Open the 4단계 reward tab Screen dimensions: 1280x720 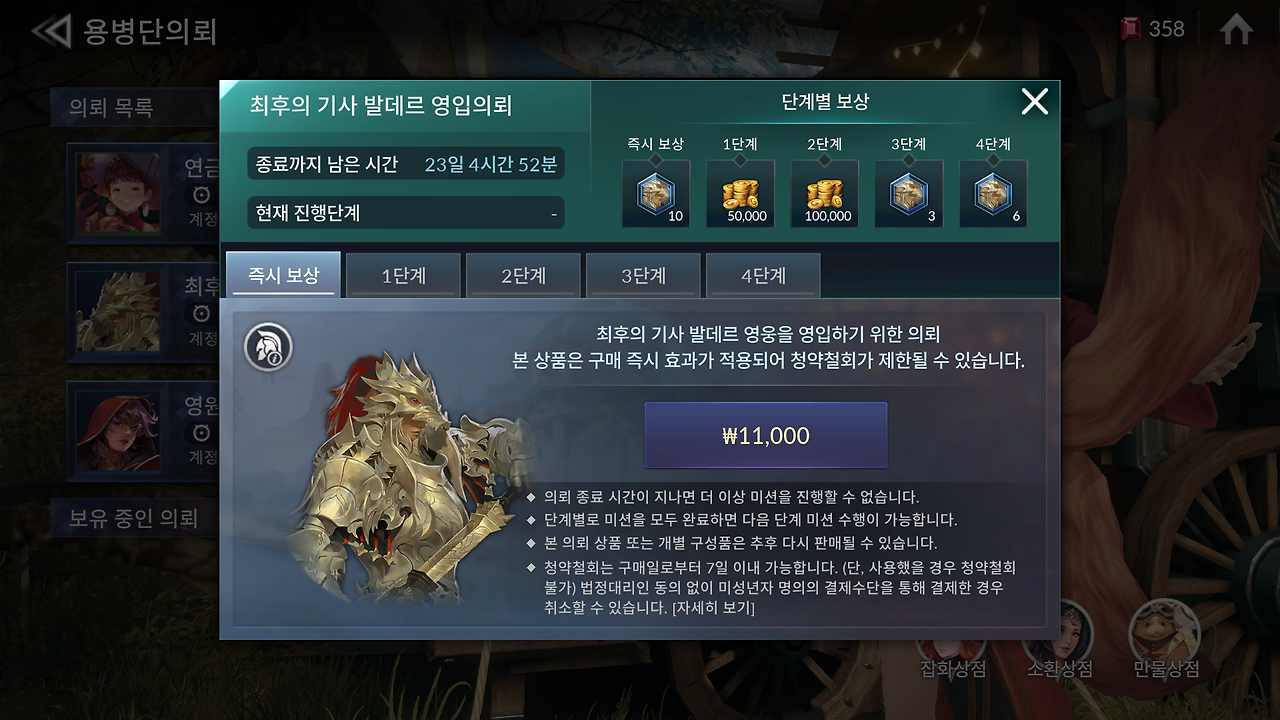click(763, 275)
